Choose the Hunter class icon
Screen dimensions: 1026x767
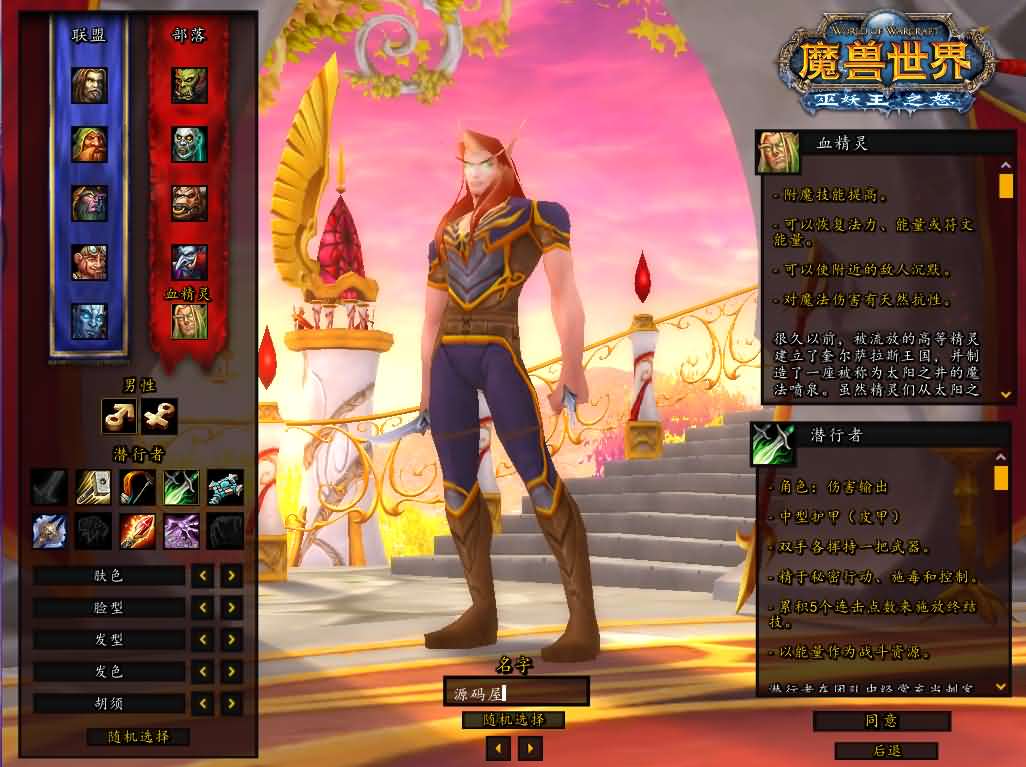tap(138, 487)
